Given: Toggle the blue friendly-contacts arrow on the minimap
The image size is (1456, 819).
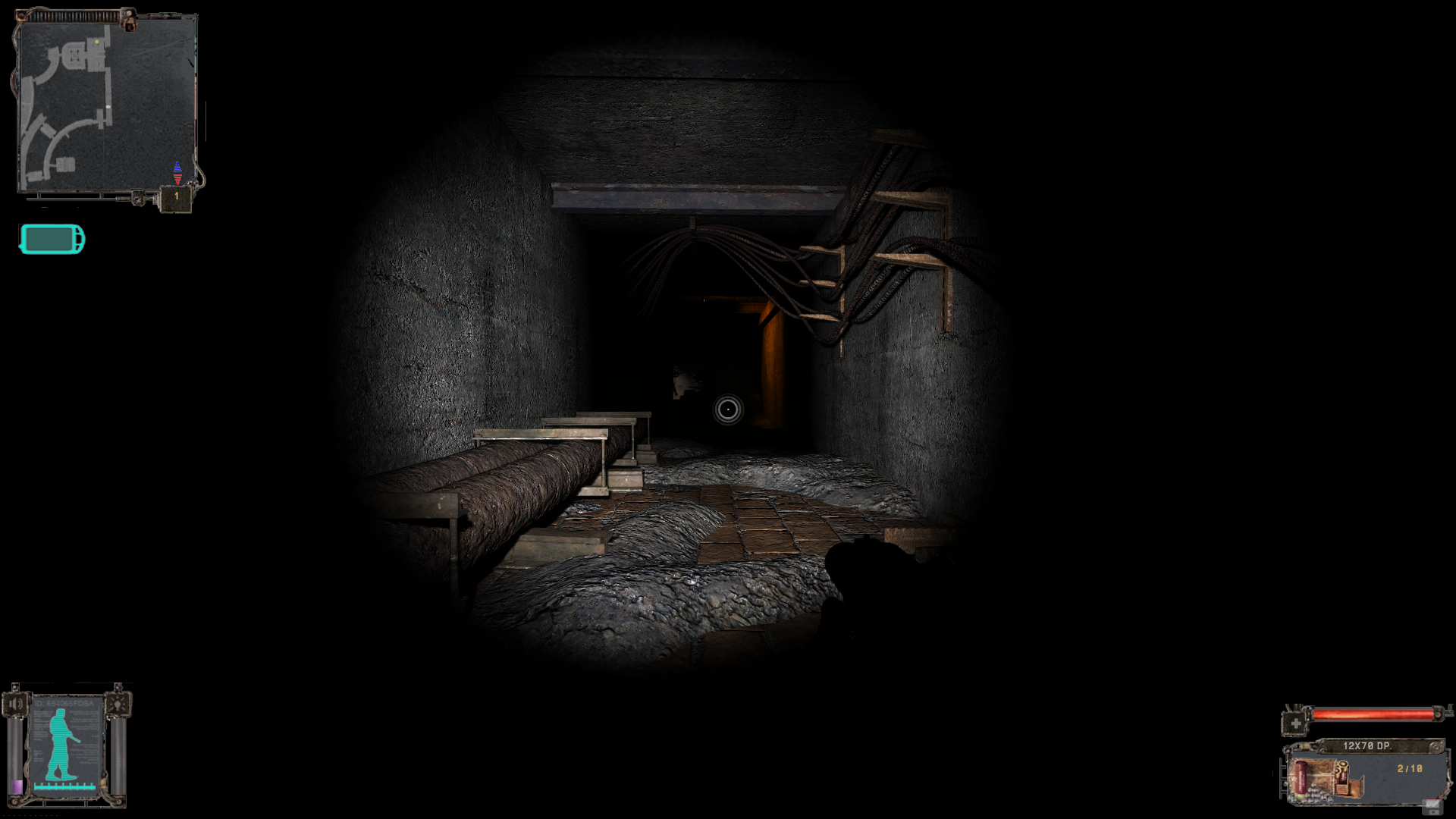Looking at the screenshot, I should pyautogui.click(x=177, y=167).
